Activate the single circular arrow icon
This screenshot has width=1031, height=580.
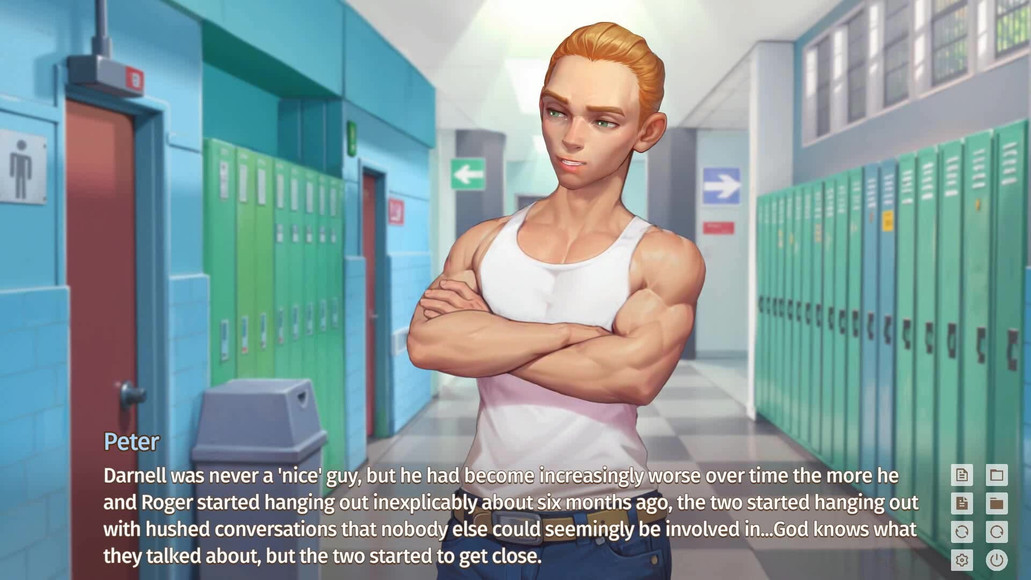pos(996,532)
